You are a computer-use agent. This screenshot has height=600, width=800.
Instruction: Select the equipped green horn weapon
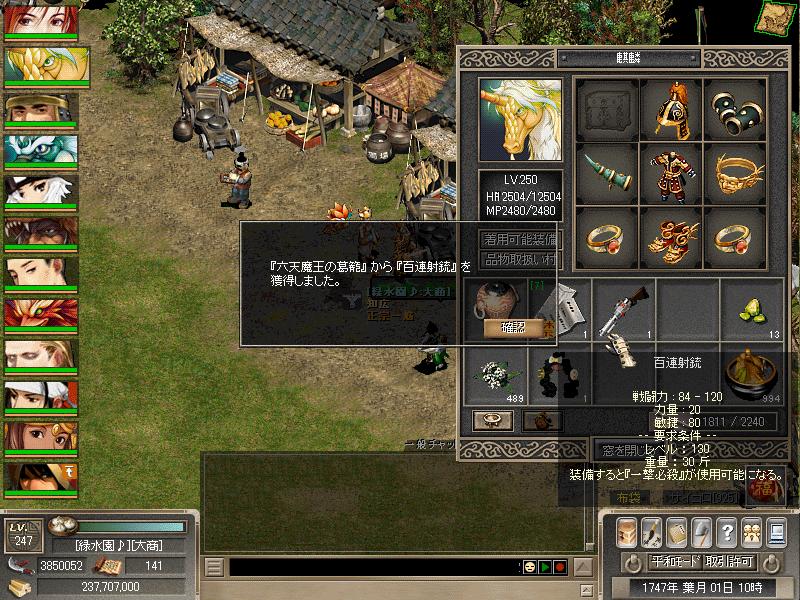[607, 174]
